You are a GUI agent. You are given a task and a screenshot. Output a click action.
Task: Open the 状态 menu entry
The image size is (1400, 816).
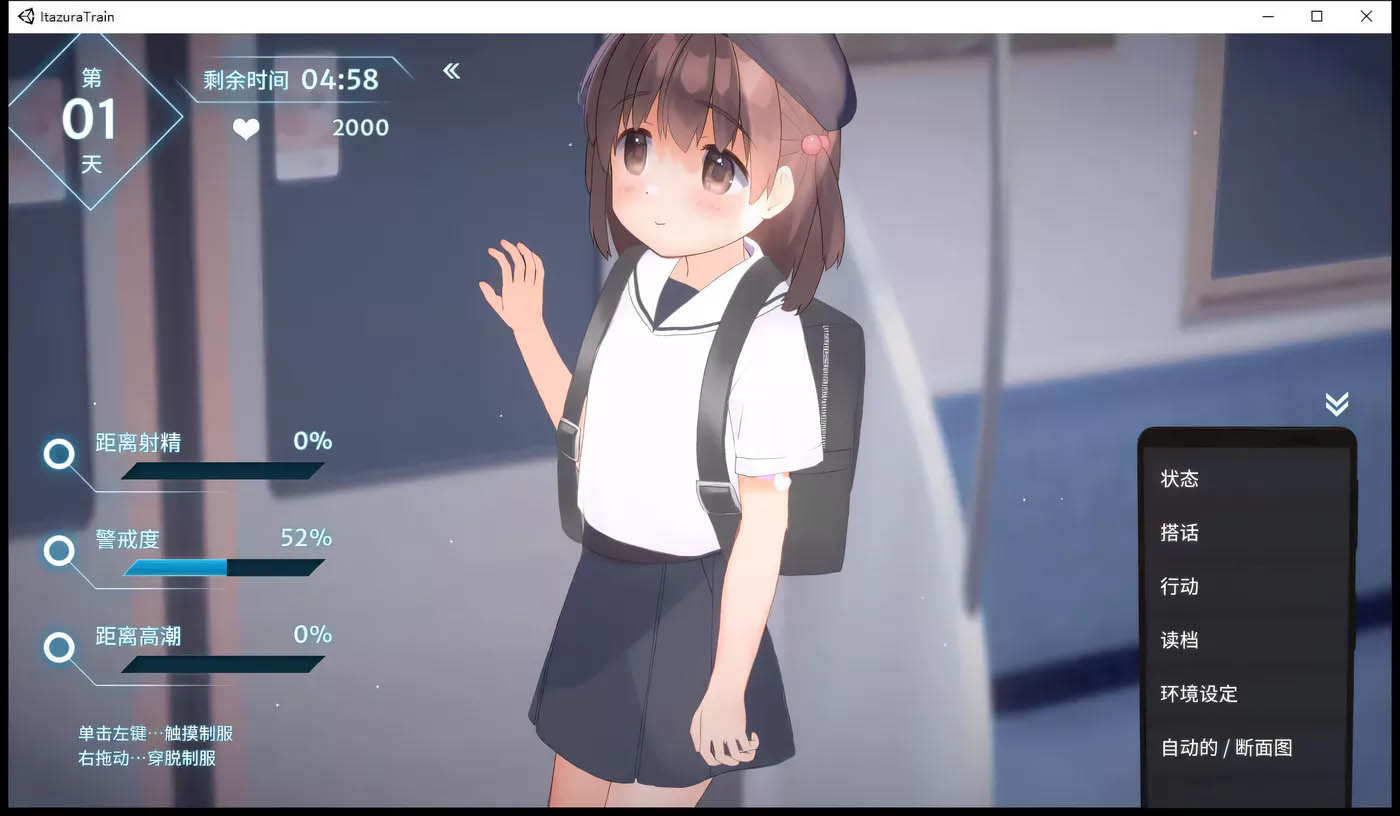(1181, 479)
